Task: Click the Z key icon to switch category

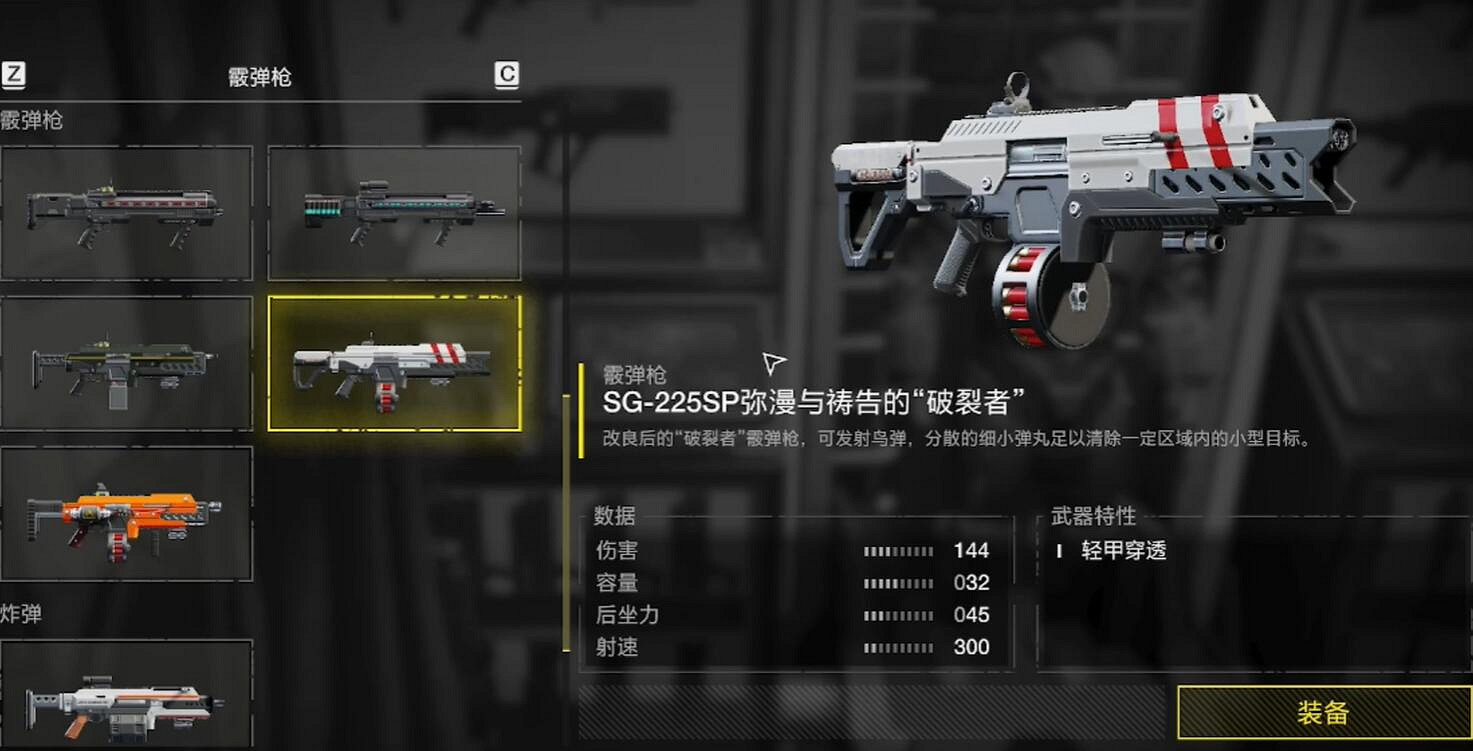Action: pos(14,73)
